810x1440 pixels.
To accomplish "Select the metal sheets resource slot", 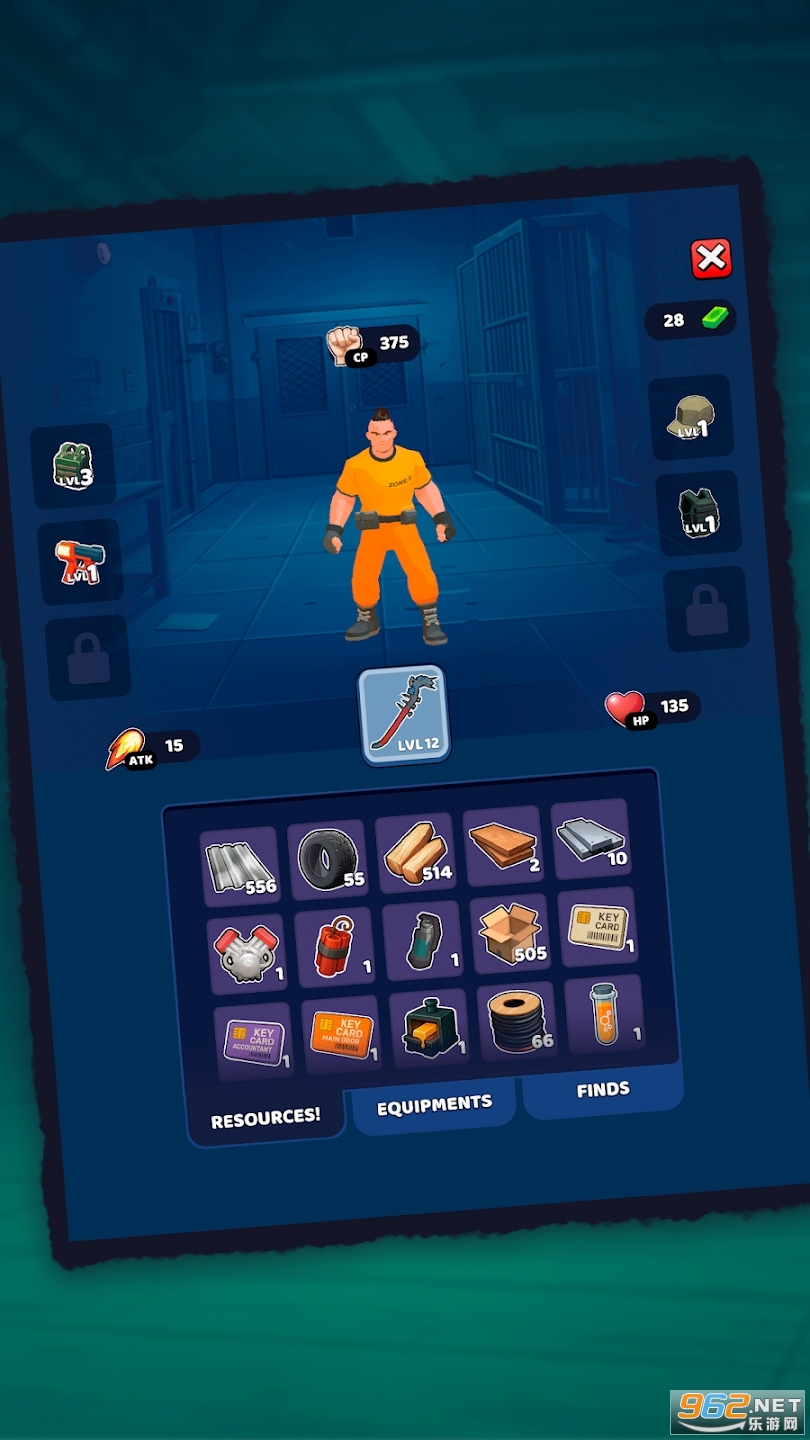I will point(240,866).
